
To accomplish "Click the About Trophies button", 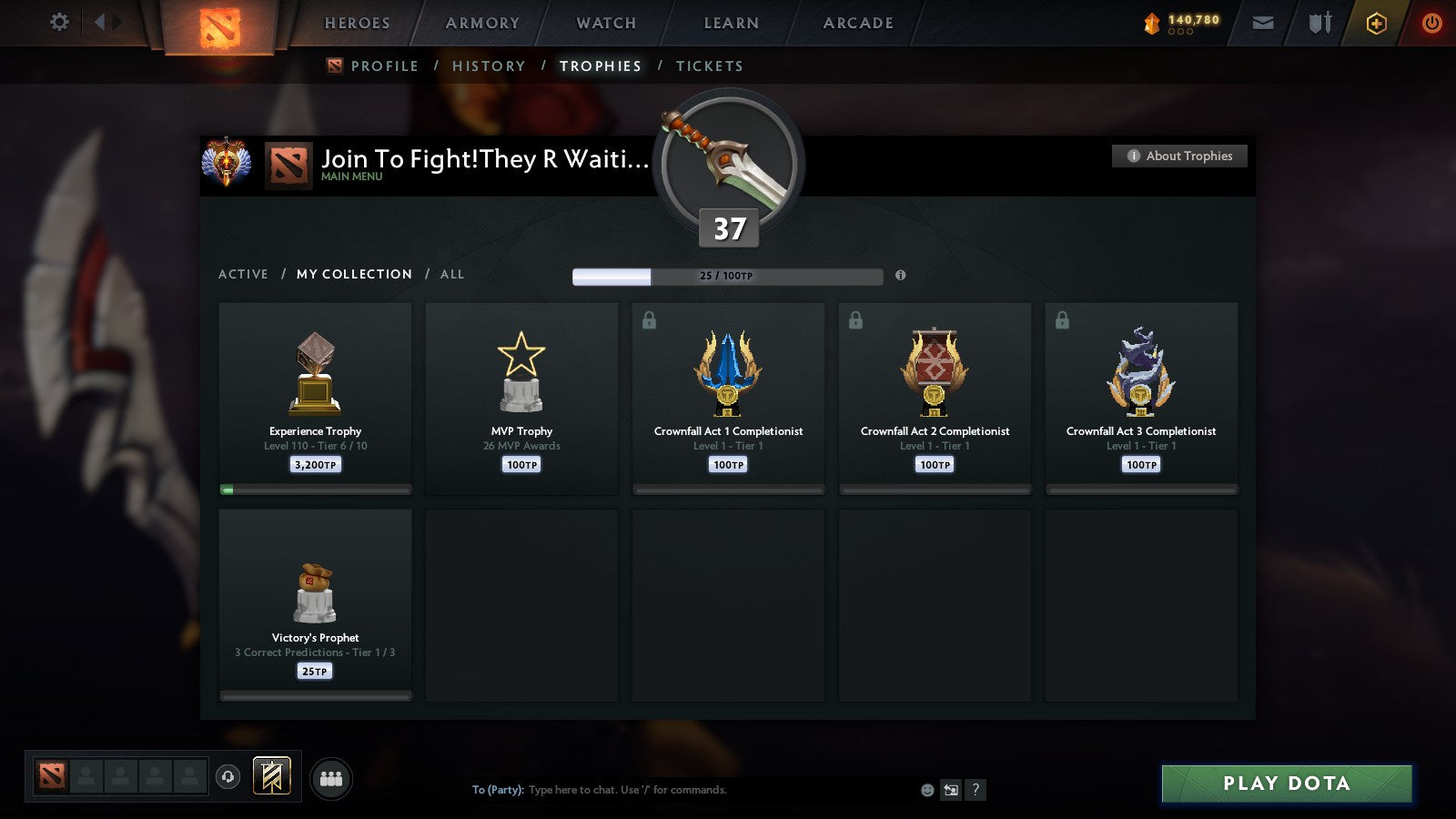I will (x=1179, y=156).
